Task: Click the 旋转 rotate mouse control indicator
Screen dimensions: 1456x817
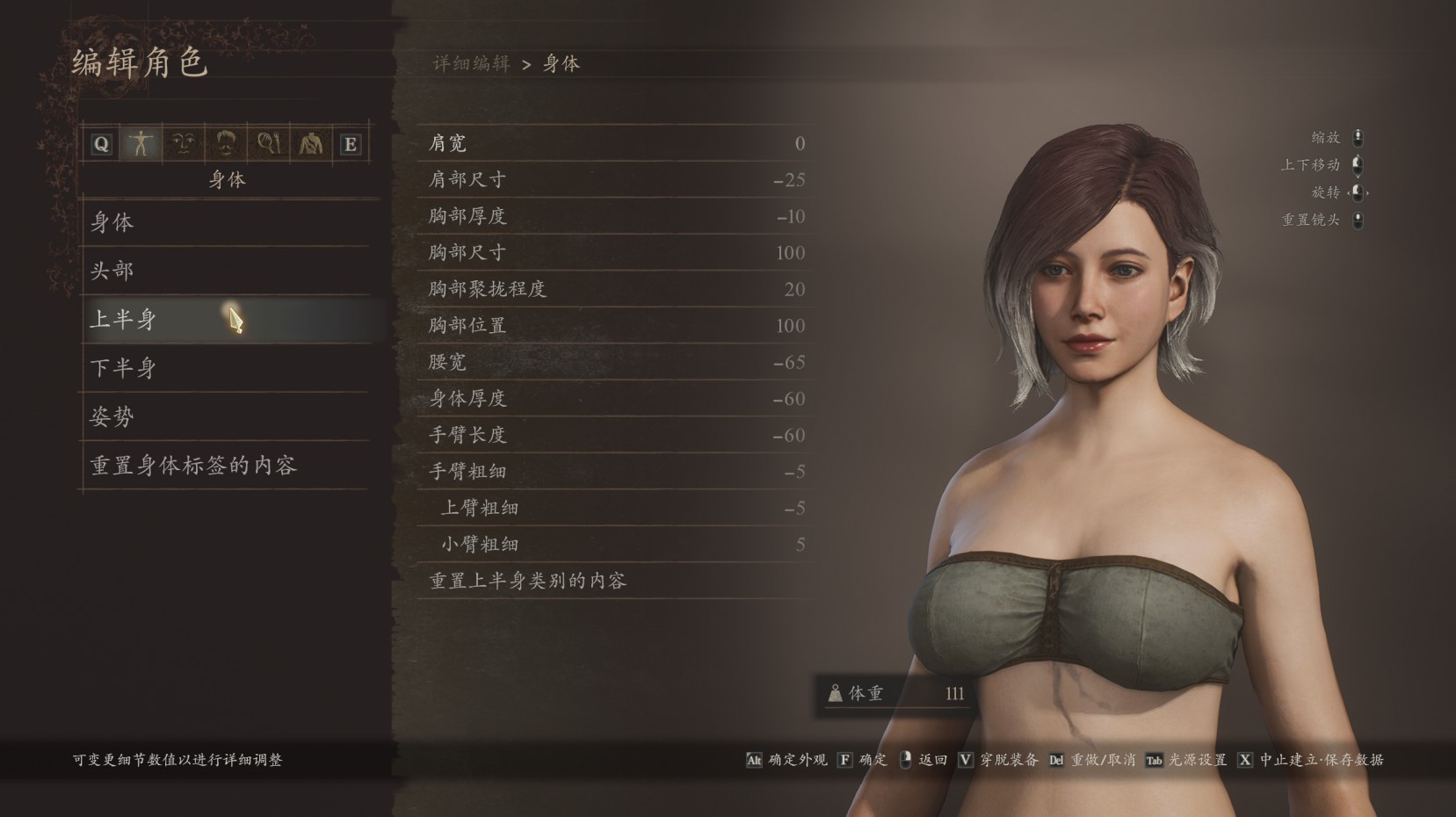Action: click(1356, 192)
